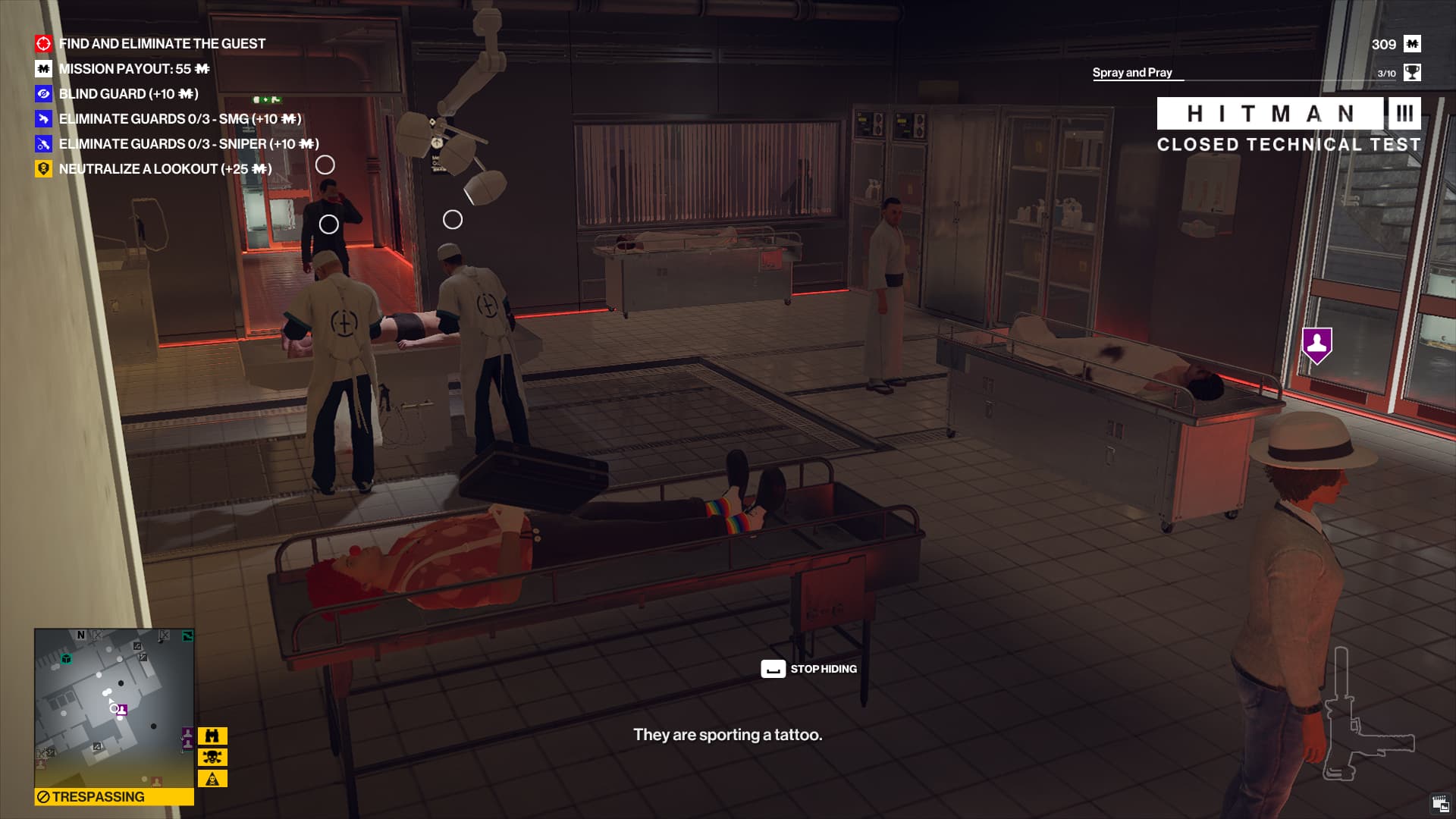Screen dimensions: 1456x819
Task: Open the Spray and Pray challenge tracker
Action: (1132, 73)
